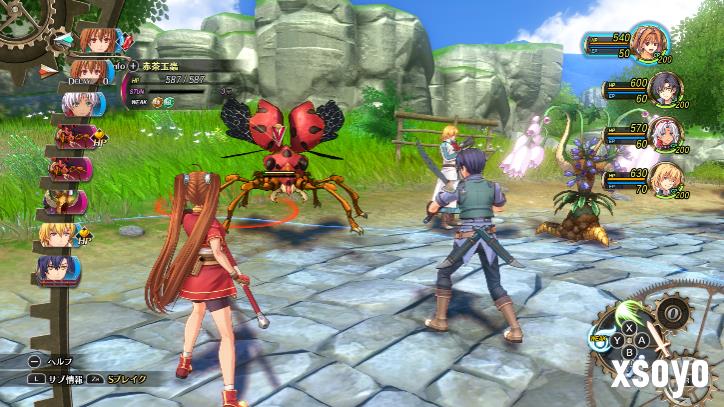Click the green weakness icon on the enemy panel
The height and width of the screenshot is (407, 724).
click(170, 101)
